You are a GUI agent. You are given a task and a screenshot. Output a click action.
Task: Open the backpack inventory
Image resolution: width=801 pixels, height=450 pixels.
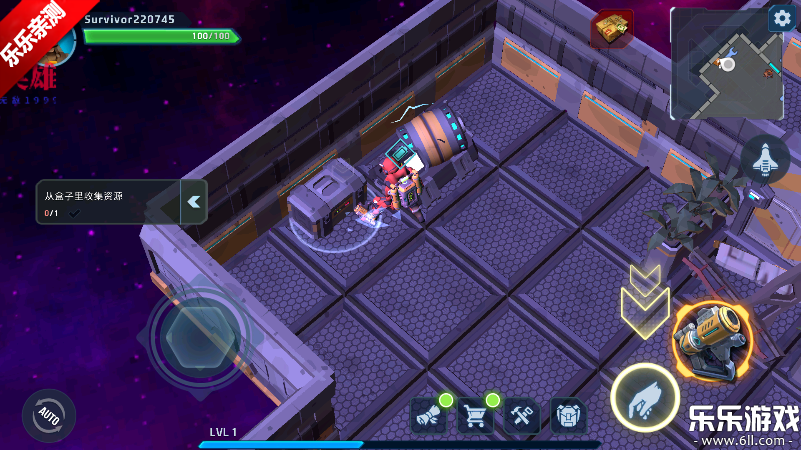[x=568, y=415]
